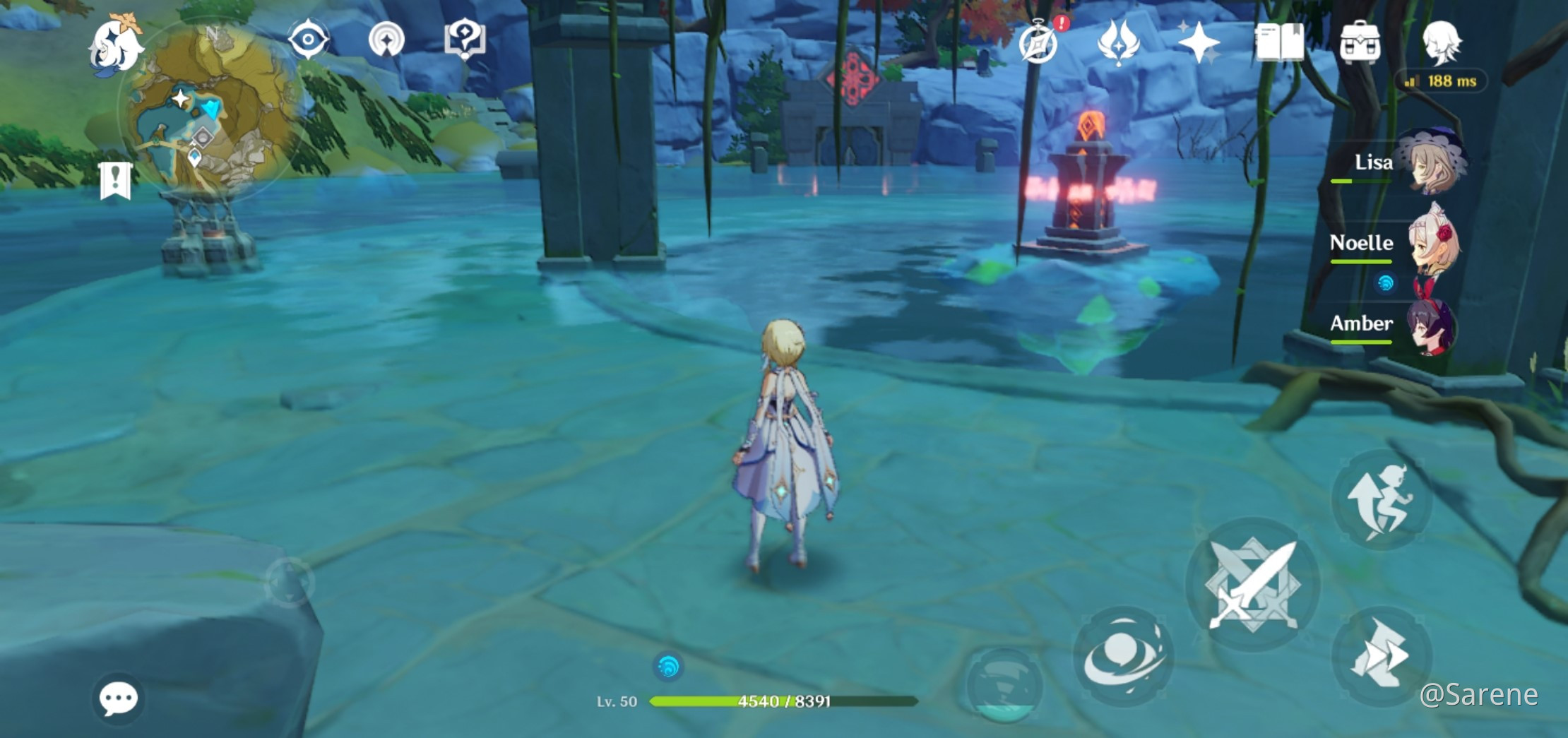Image resolution: width=1568 pixels, height=738 pixels.
Task: Open the tutorial help icon
Action: [464, 41]
